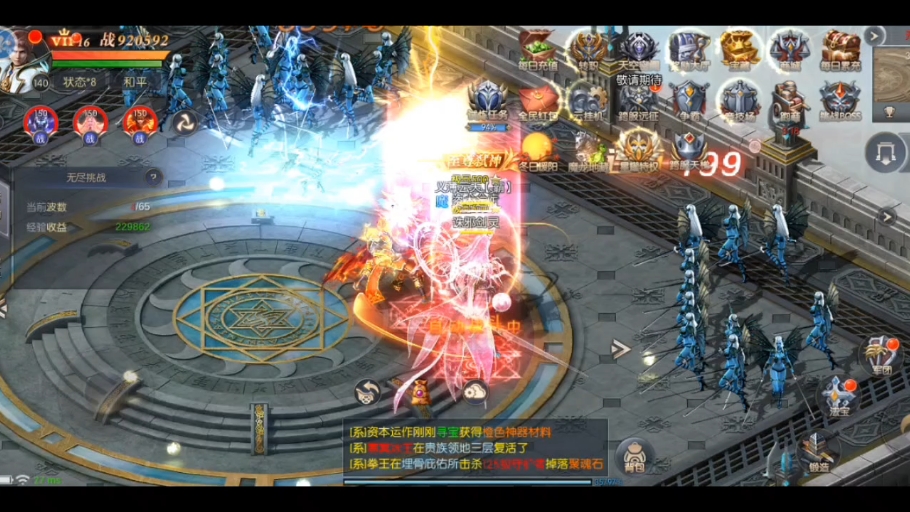Show help for 无尽挑战 with question mark

(153, 178)
